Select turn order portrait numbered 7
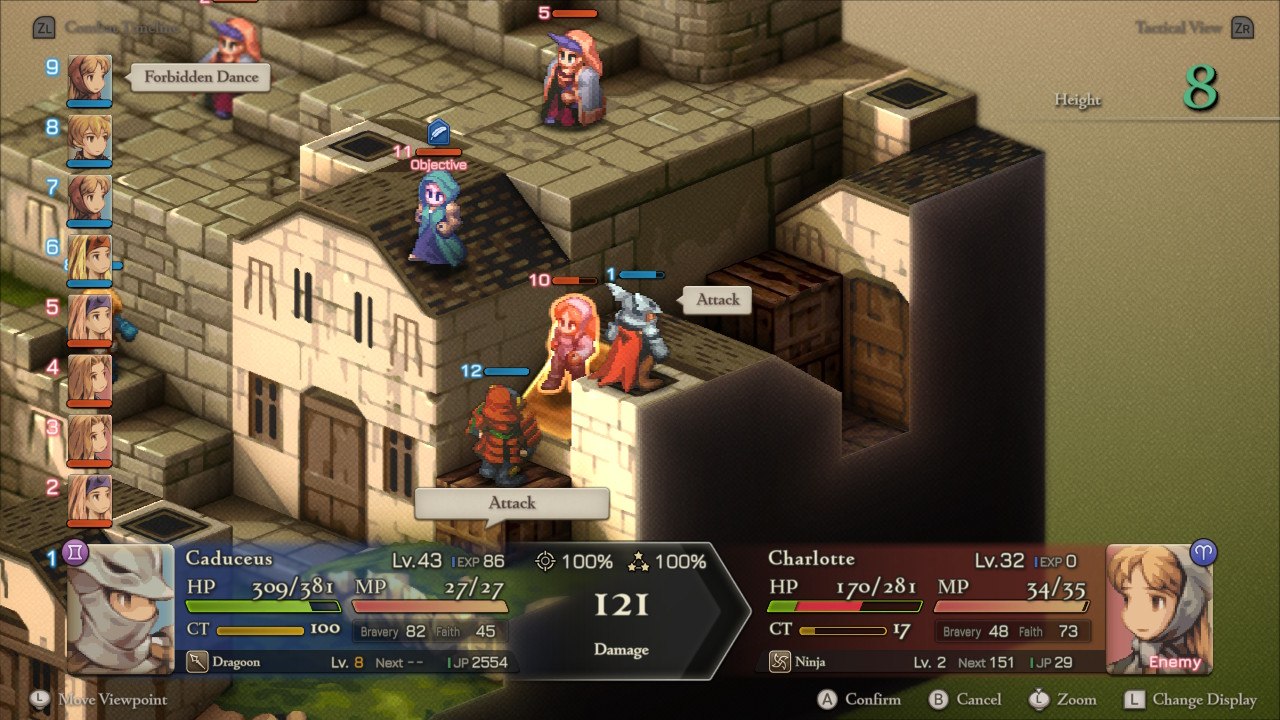 click(89, 199)
